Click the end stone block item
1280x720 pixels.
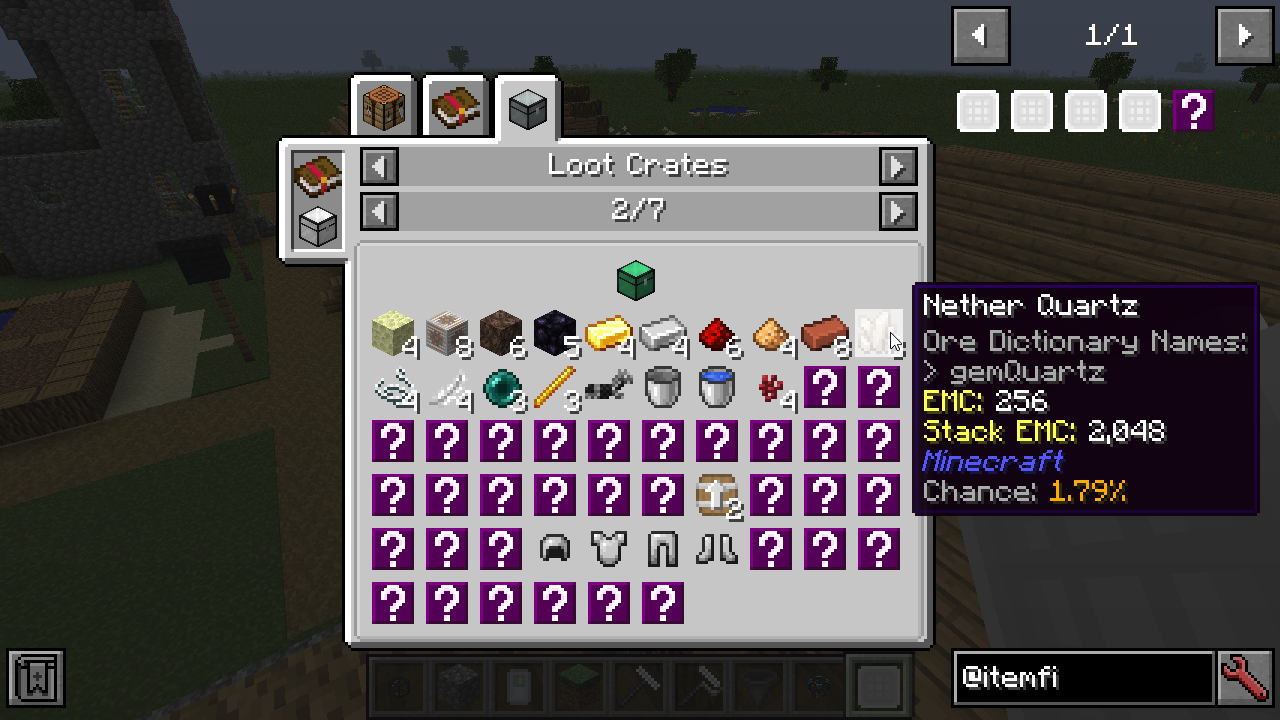point(393,333)
